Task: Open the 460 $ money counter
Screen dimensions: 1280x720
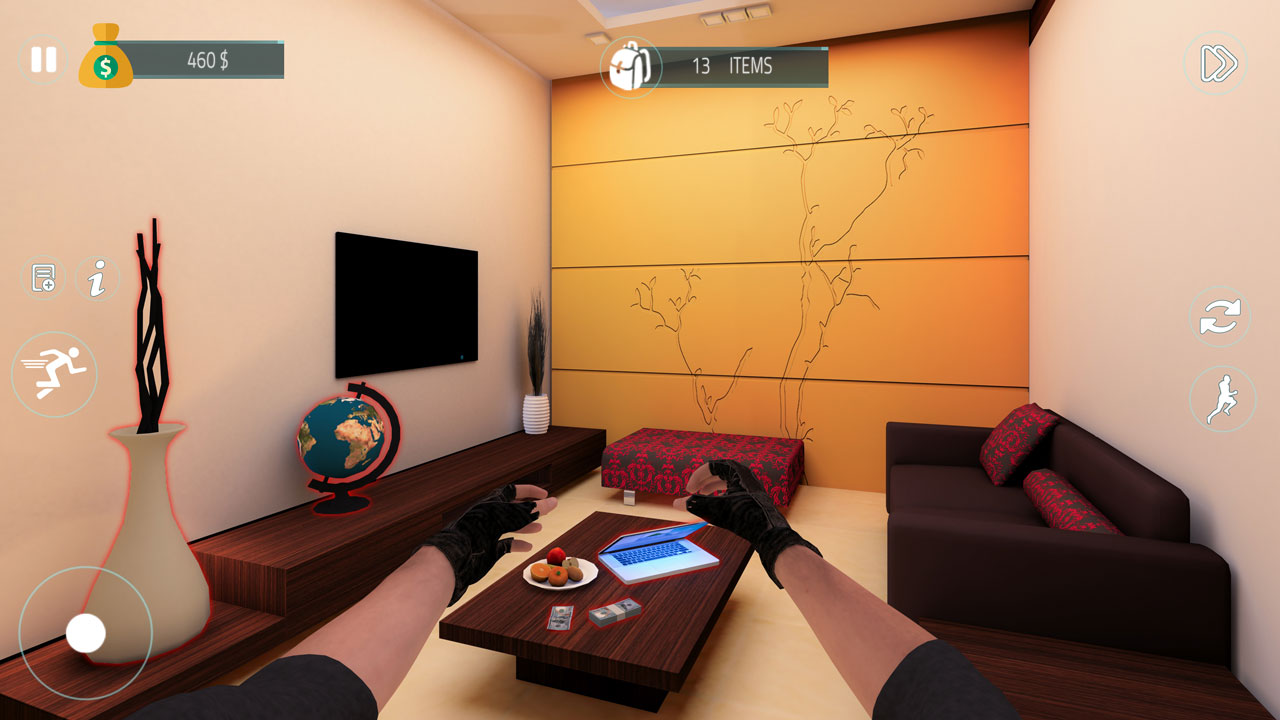Action: 207,59
